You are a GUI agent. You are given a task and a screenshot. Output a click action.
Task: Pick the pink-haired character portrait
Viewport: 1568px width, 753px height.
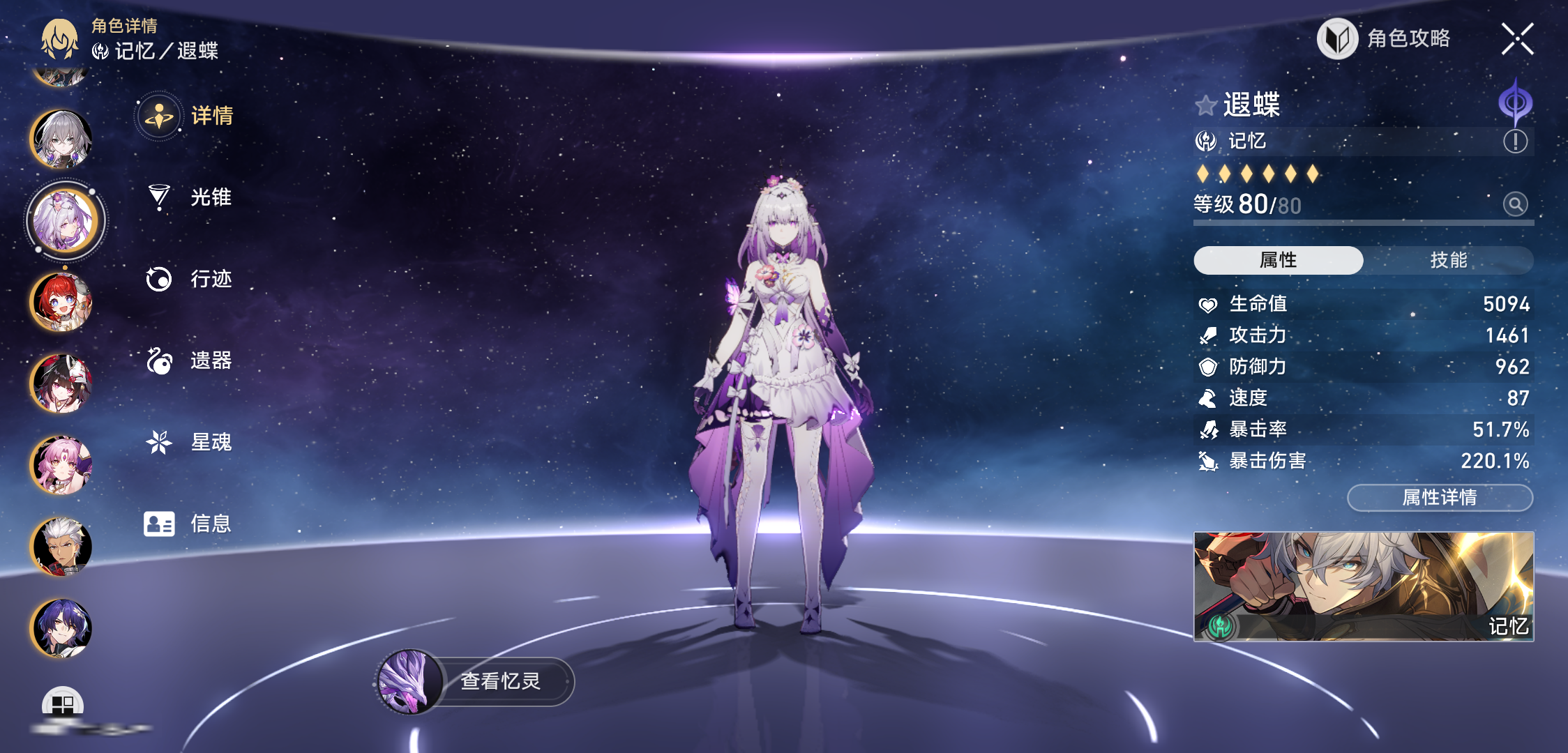point(61,465)
